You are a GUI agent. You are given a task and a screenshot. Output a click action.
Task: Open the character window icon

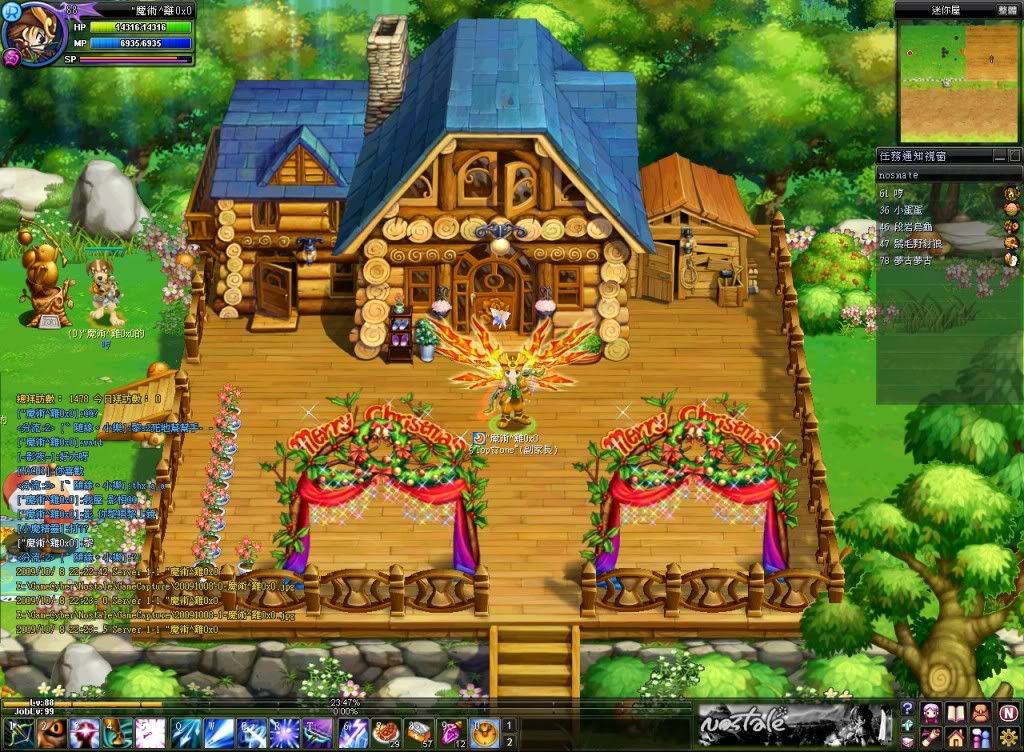930,712
